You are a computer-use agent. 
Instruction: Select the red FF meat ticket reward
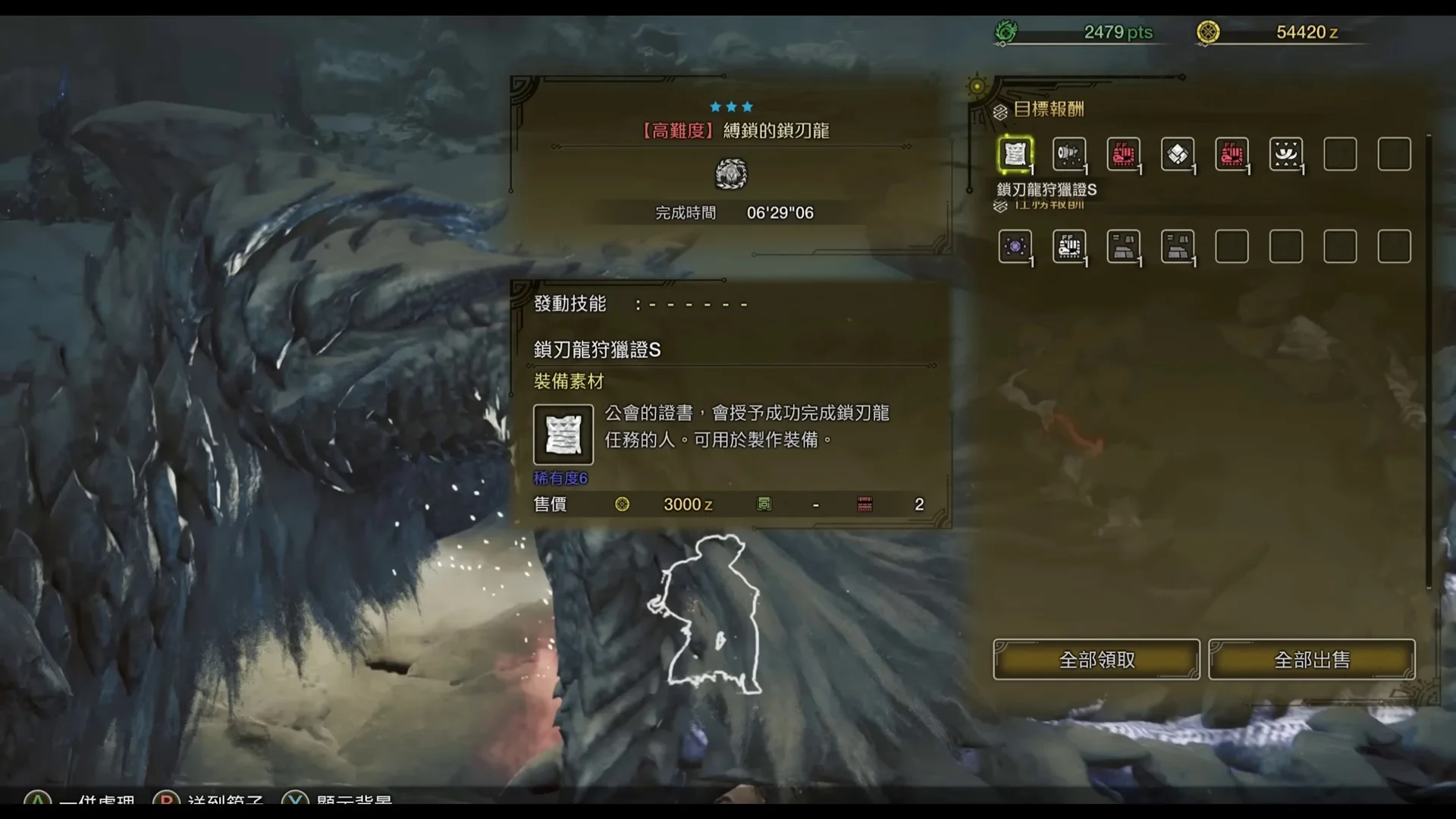tap(1124, 154)
